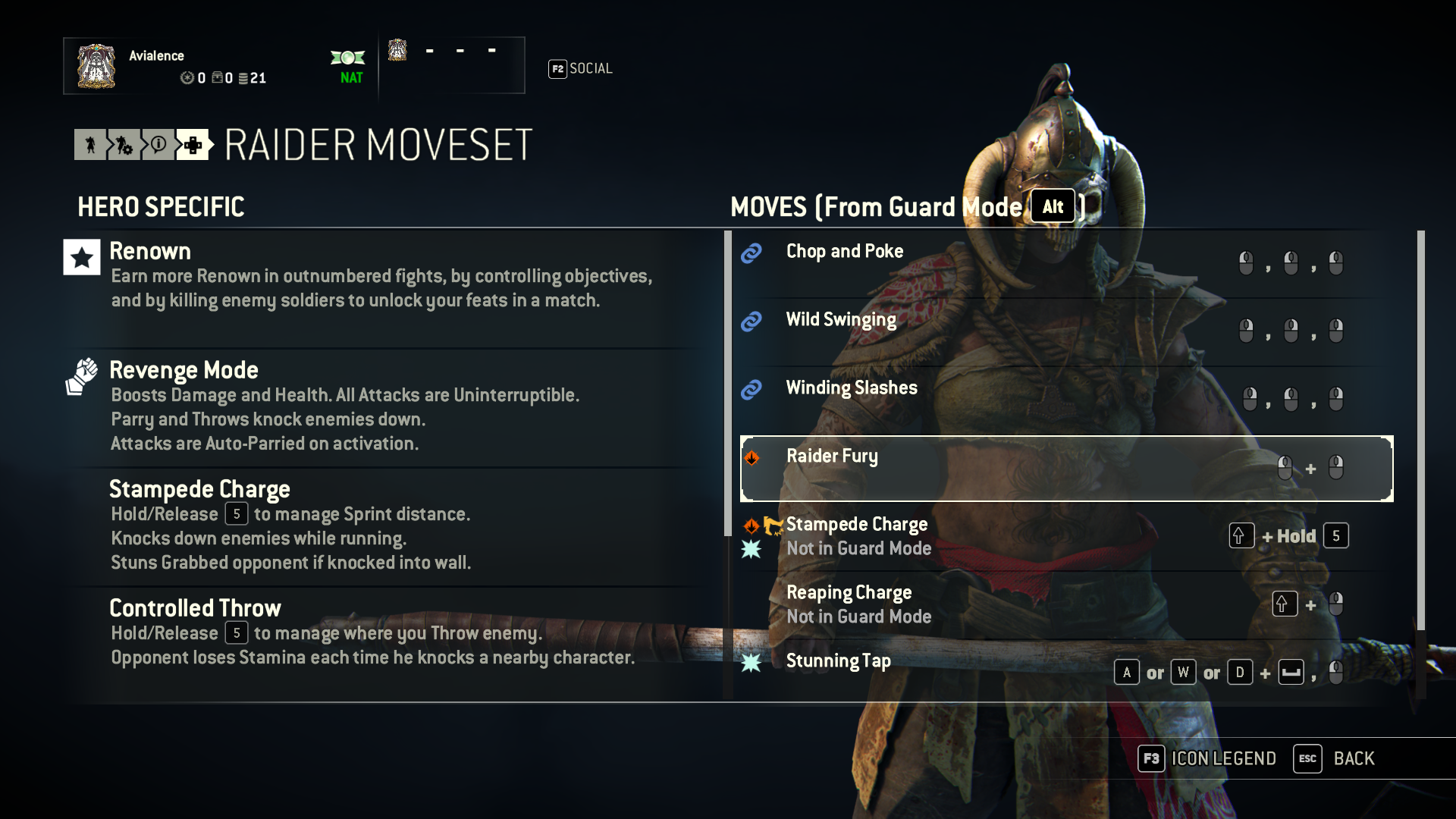Screen dimensions: 1456x819
Task: Click Back next to the Esc prompt
Action: 1354,758
